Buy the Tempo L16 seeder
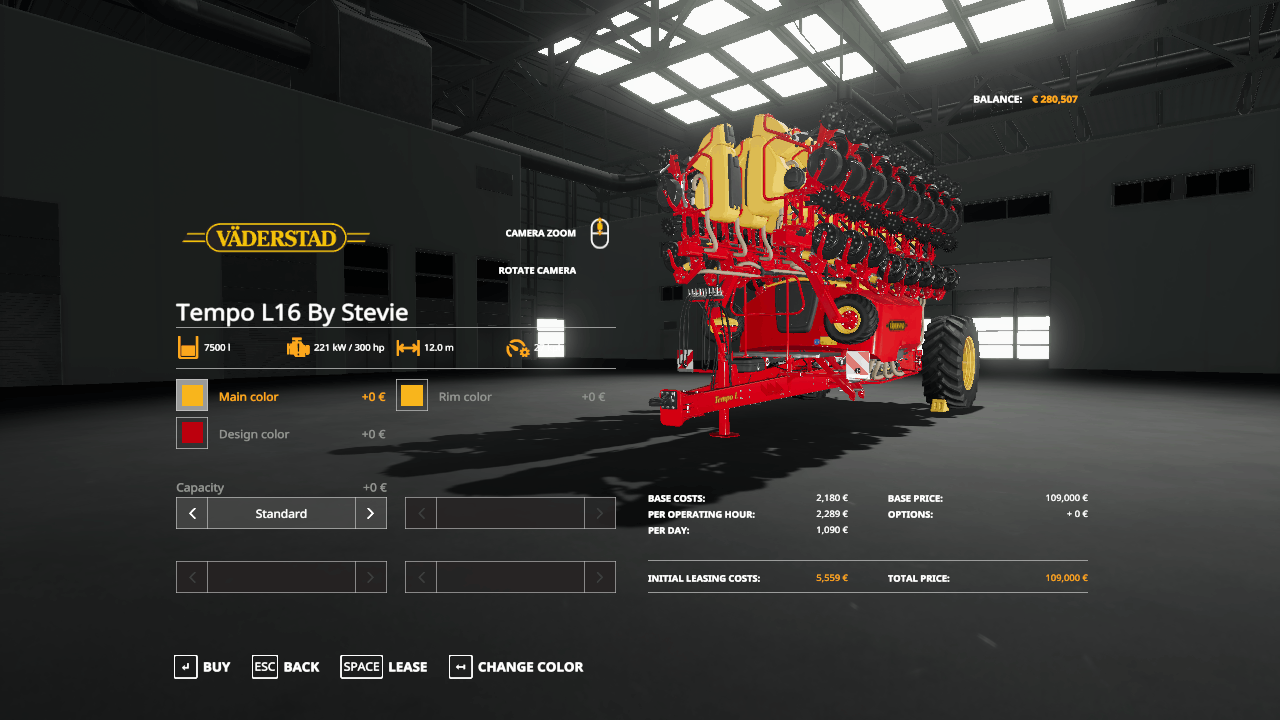1280x720 pixels. point(202,667)
